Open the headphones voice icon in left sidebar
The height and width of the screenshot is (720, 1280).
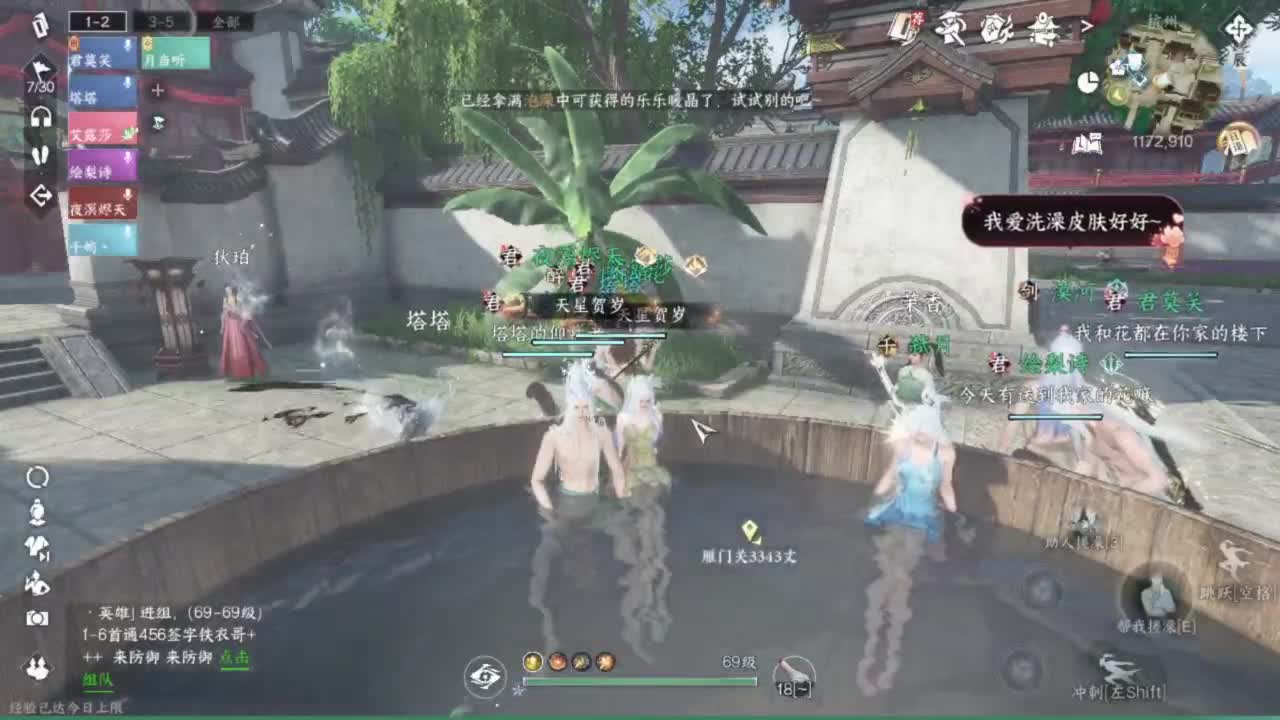tap(43, 116)
